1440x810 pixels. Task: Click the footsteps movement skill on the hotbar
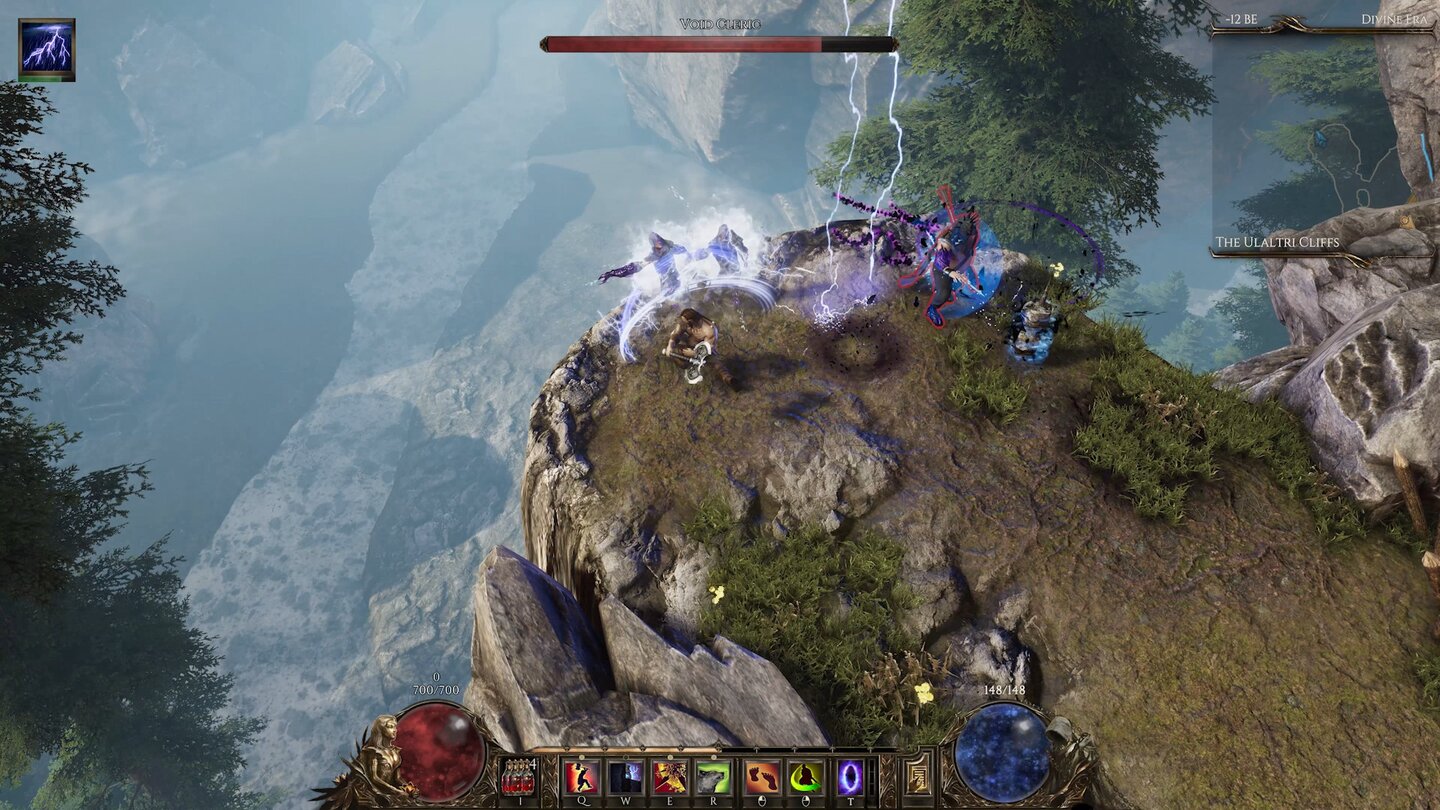coord(762,776)
